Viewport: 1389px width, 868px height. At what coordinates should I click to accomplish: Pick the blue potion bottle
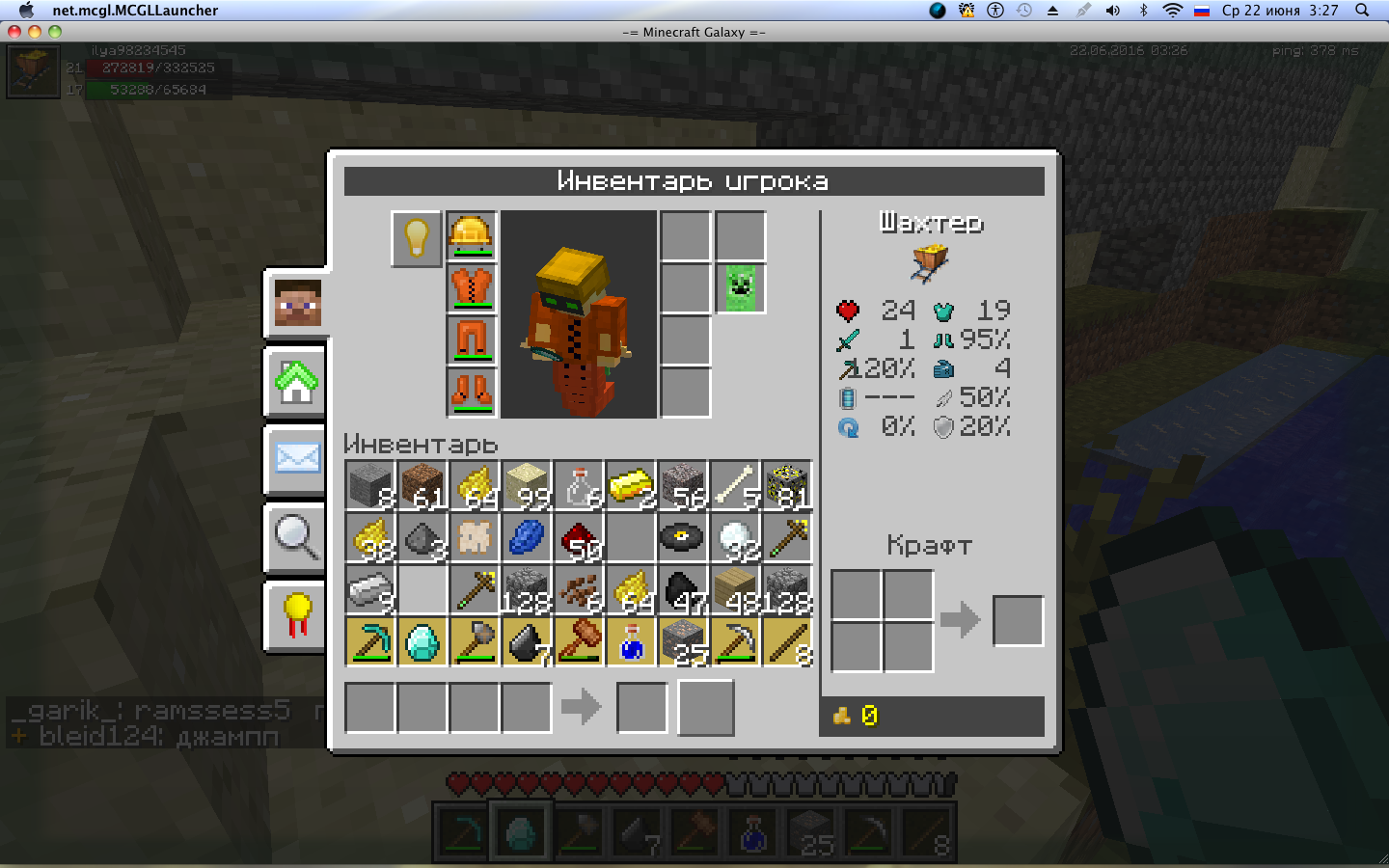click(x=631, y=642)
